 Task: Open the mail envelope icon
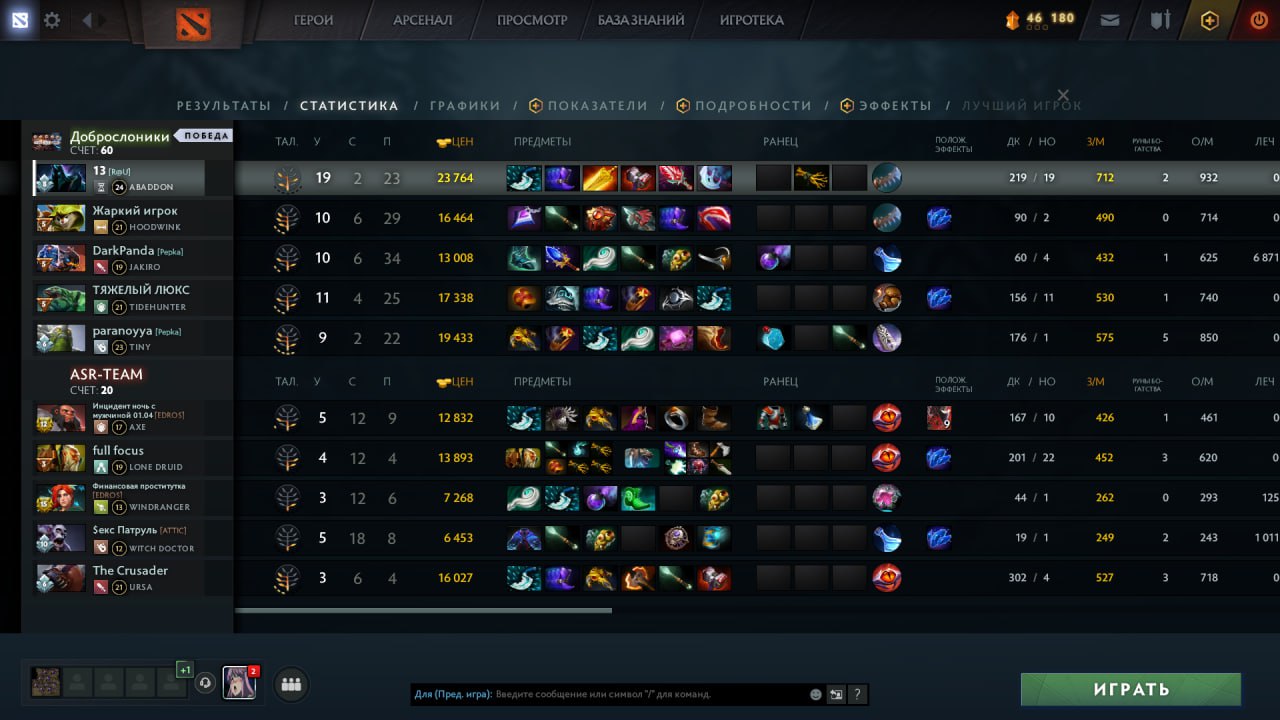[x=1110, y=20]
